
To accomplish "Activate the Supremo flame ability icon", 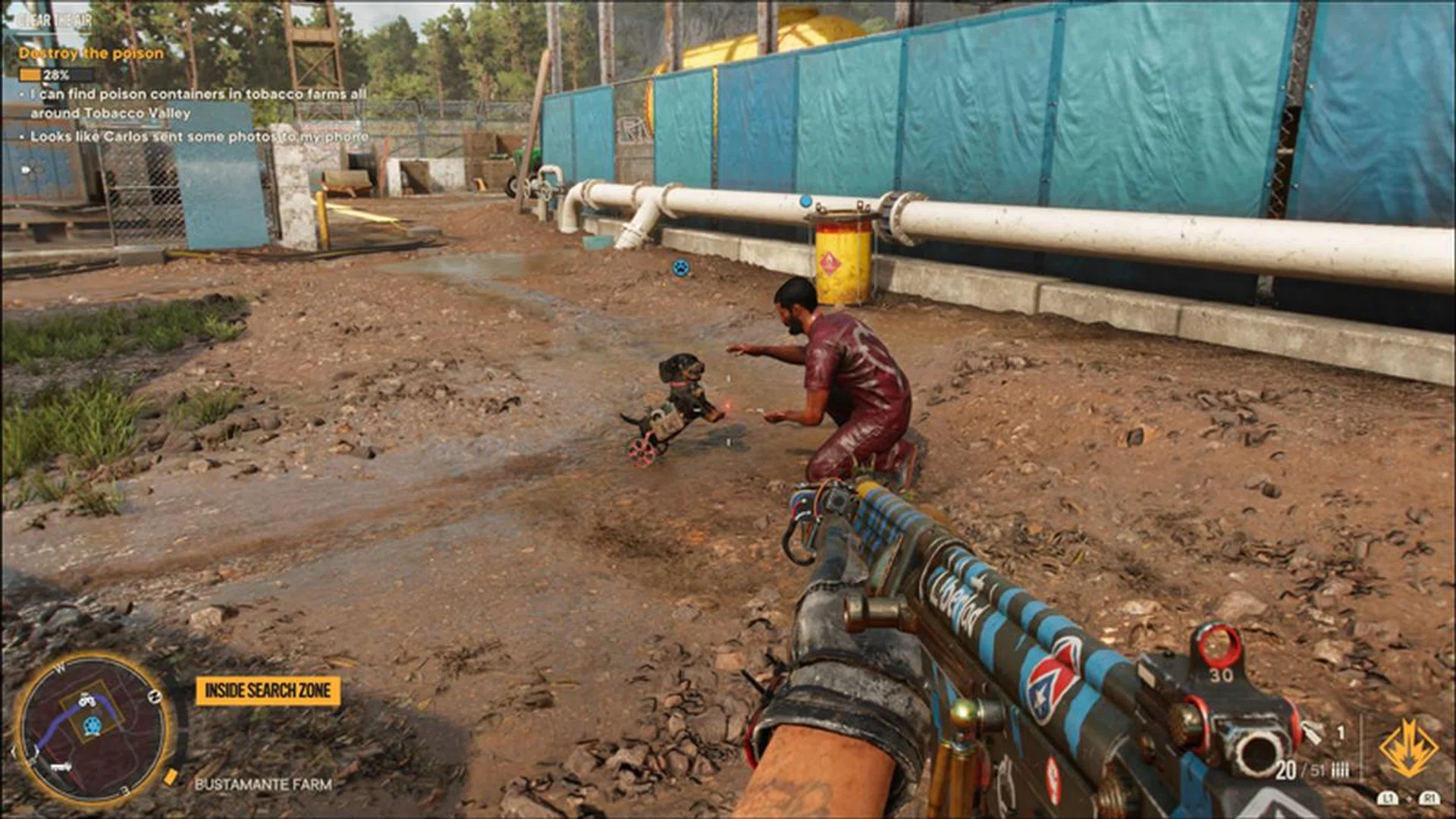I will 1408,748.
